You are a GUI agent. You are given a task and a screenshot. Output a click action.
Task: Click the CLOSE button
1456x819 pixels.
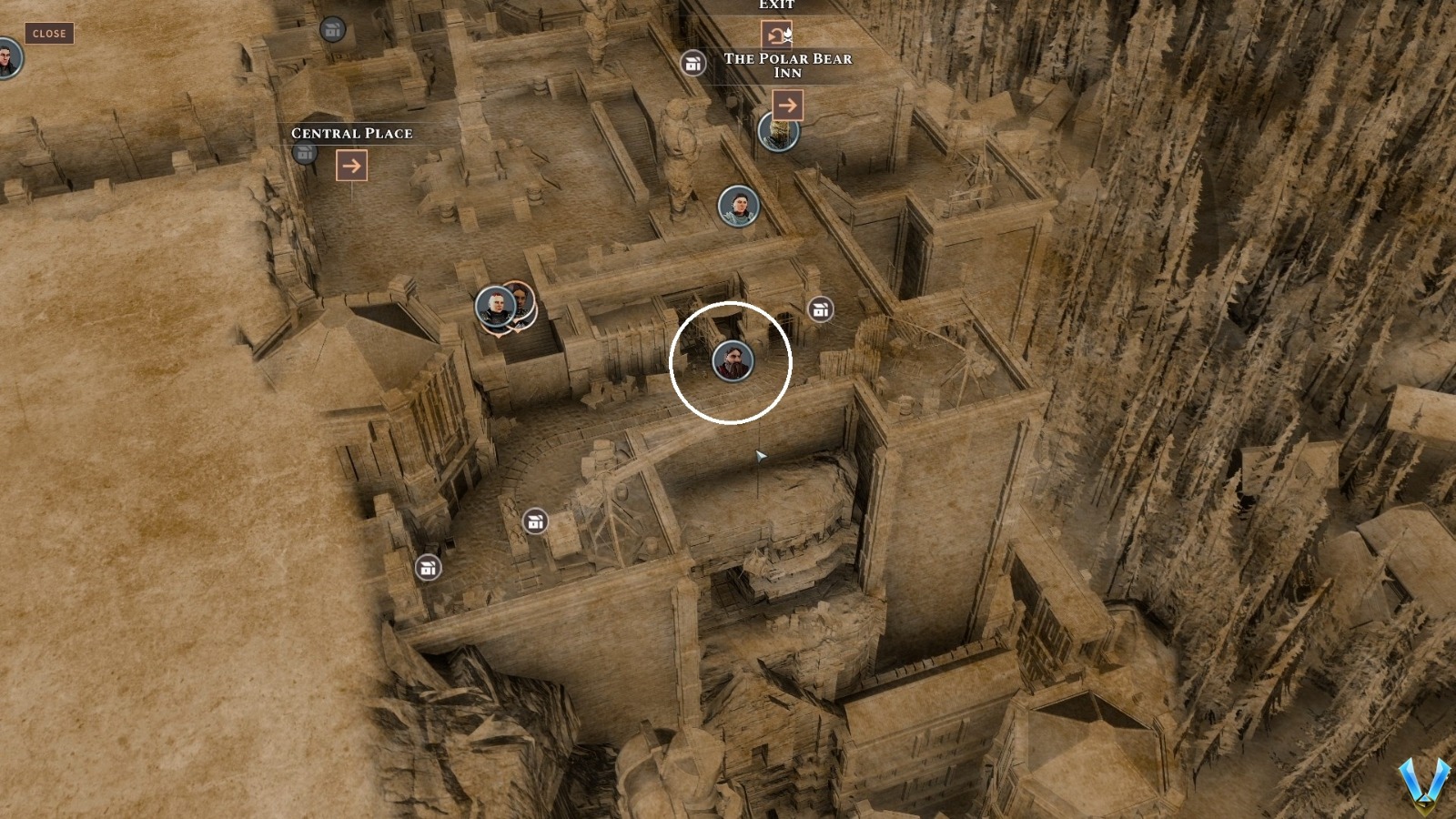[48, 34]
